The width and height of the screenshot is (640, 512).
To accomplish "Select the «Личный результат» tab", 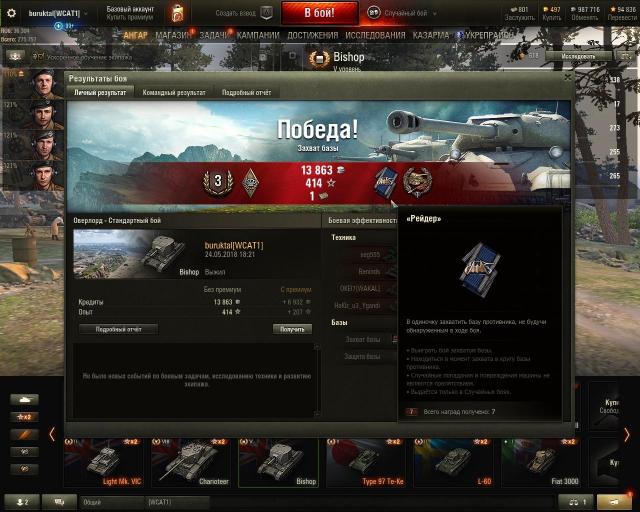I will pyautogui.click(x=100, y=92).
